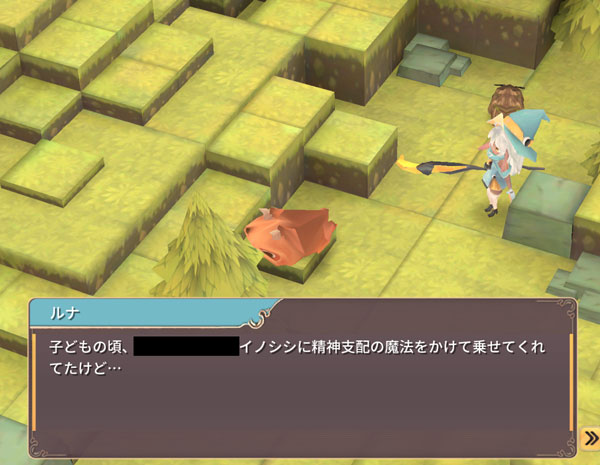Image resolution: width=600 pixels, height=465 pixels.
Task: Advance dialogue with the double-arrow button
Action: click(x=590, y=438)
